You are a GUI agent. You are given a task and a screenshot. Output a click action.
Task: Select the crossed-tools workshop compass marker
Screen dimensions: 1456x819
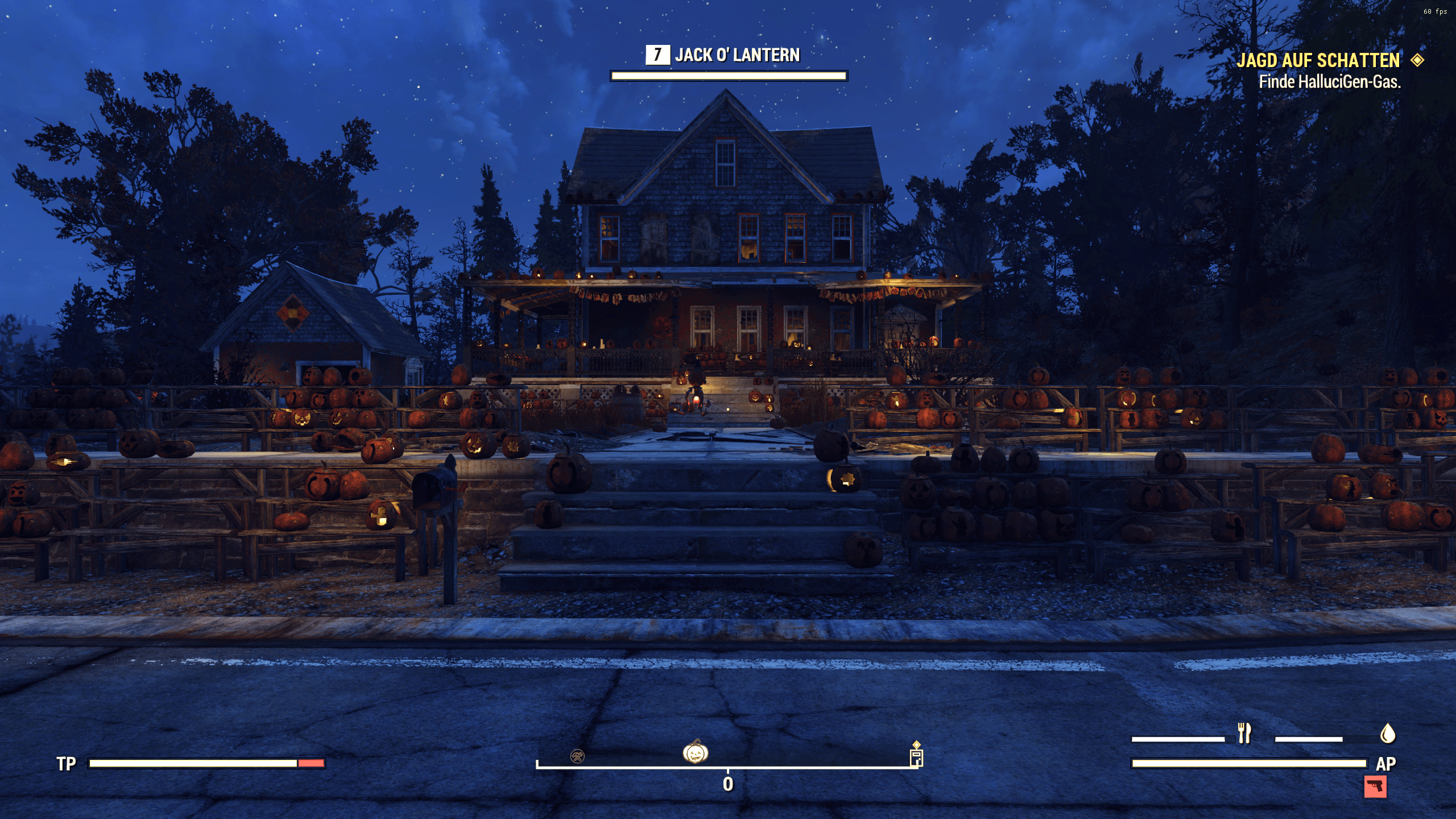pos(577,756)
